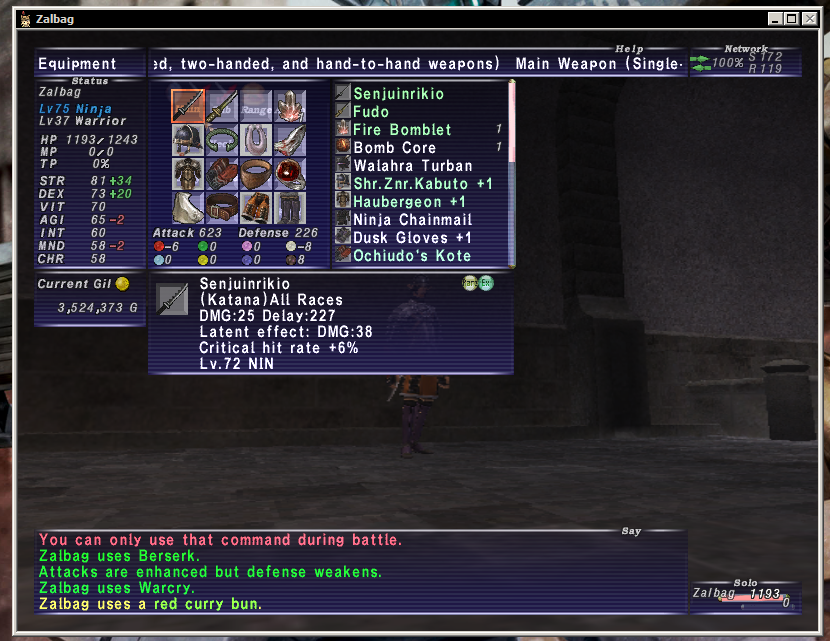830x641 pixels.
Task: Select Walahra Turban in the list
Action: 410,165
